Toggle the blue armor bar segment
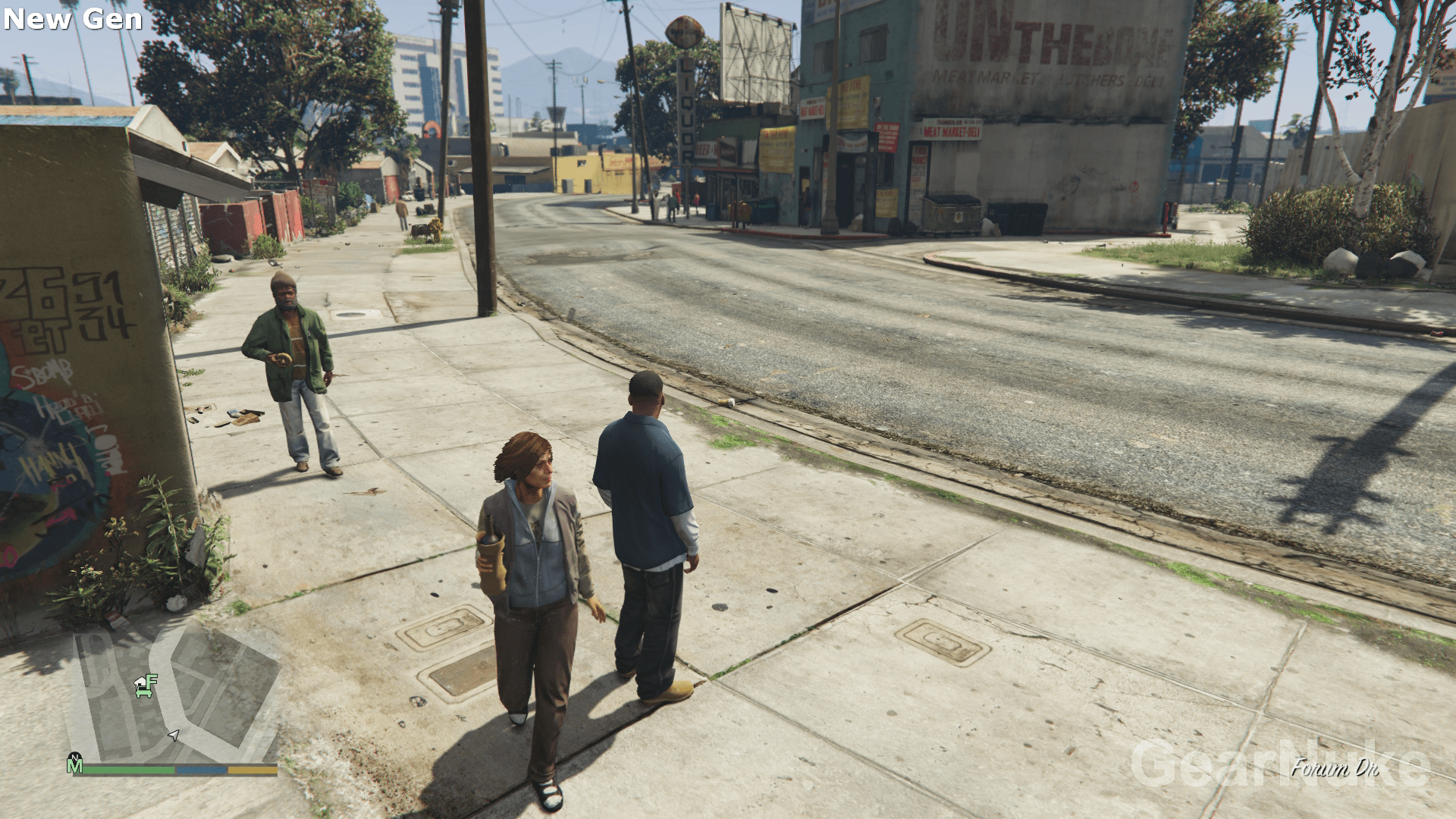1456x819 pixels. tap(202, 769)
